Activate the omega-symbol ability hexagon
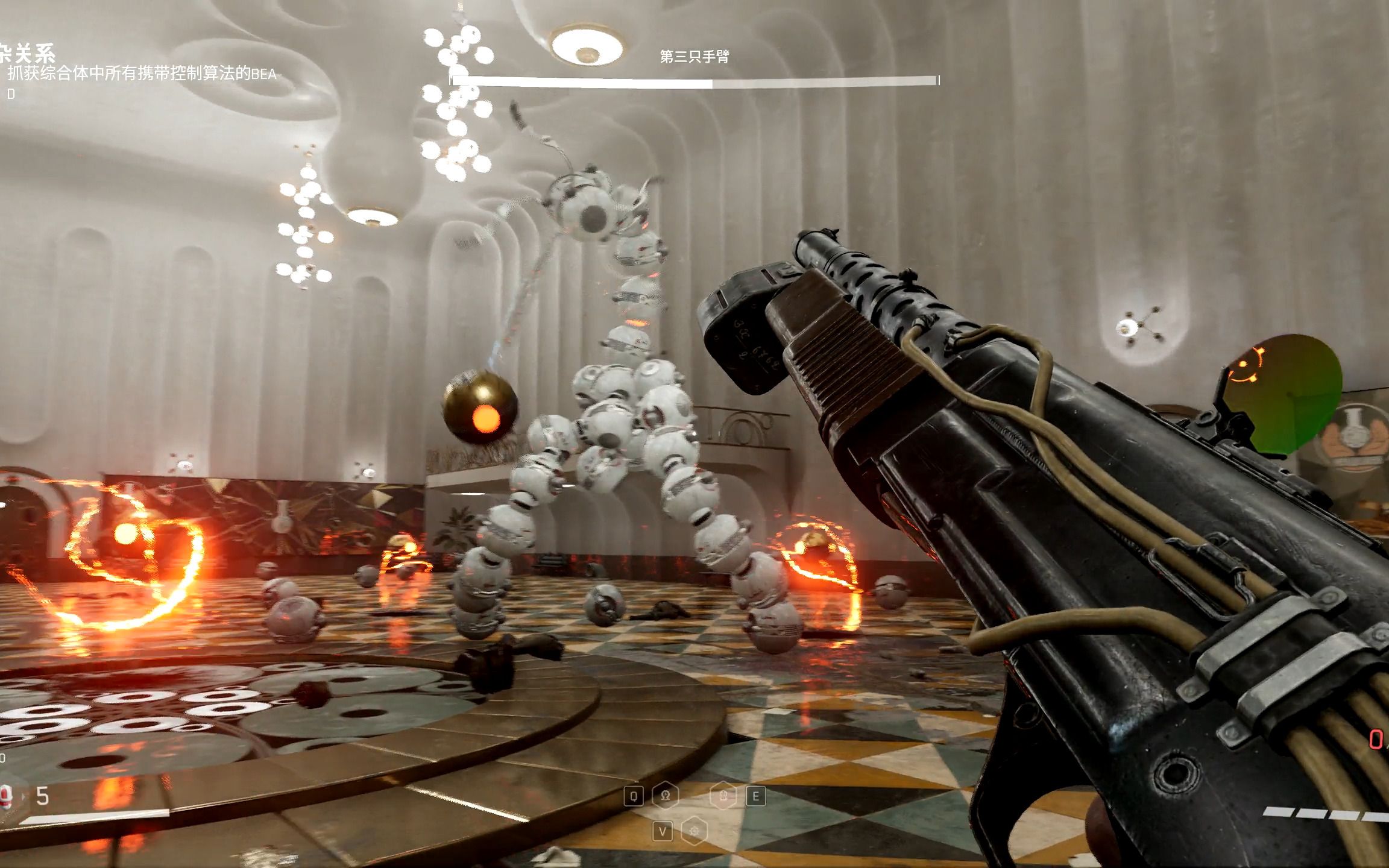Screen dimensions: 1389x868 (x=665, y=796)
